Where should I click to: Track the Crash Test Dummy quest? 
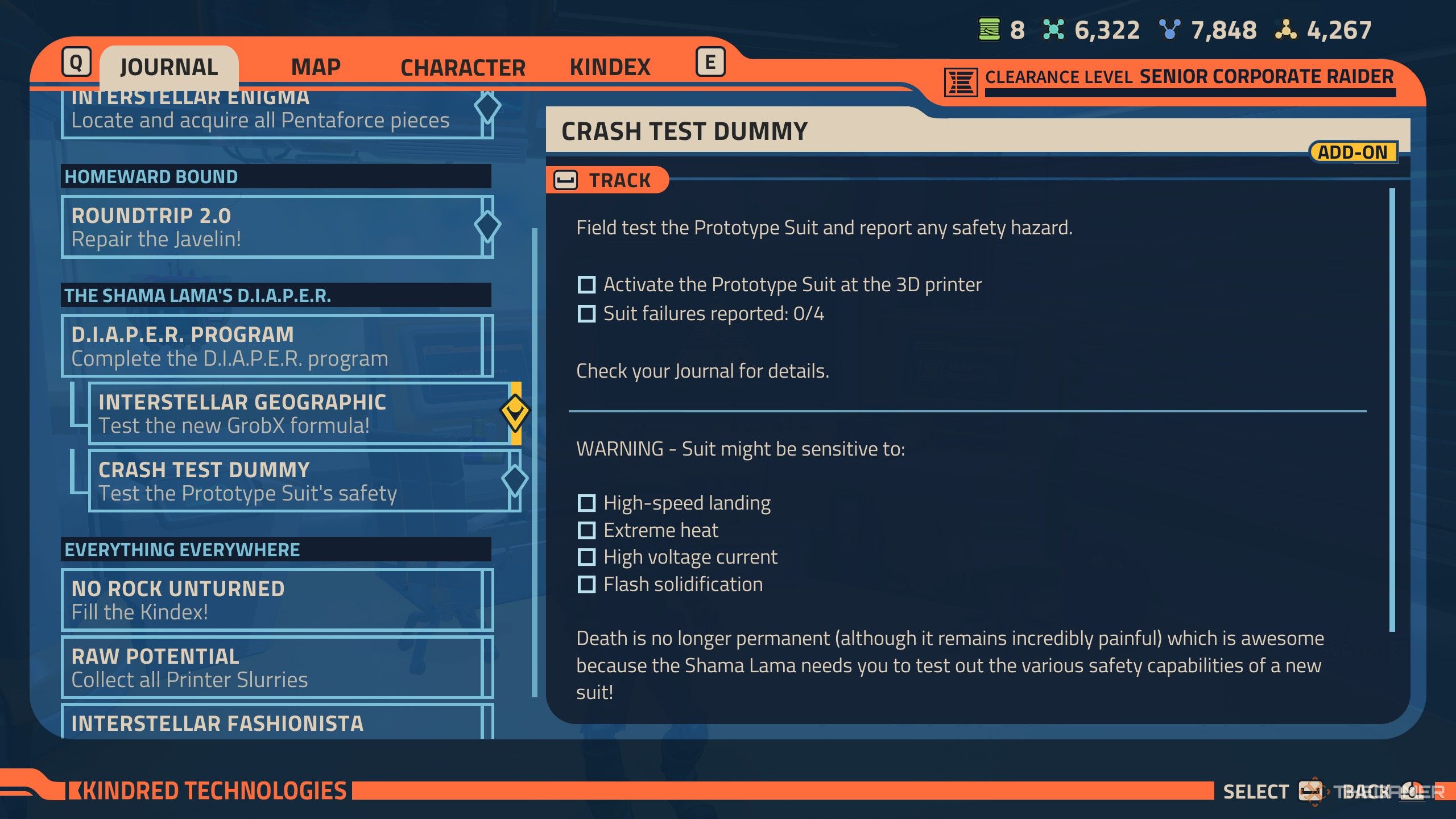coord(606,180)
